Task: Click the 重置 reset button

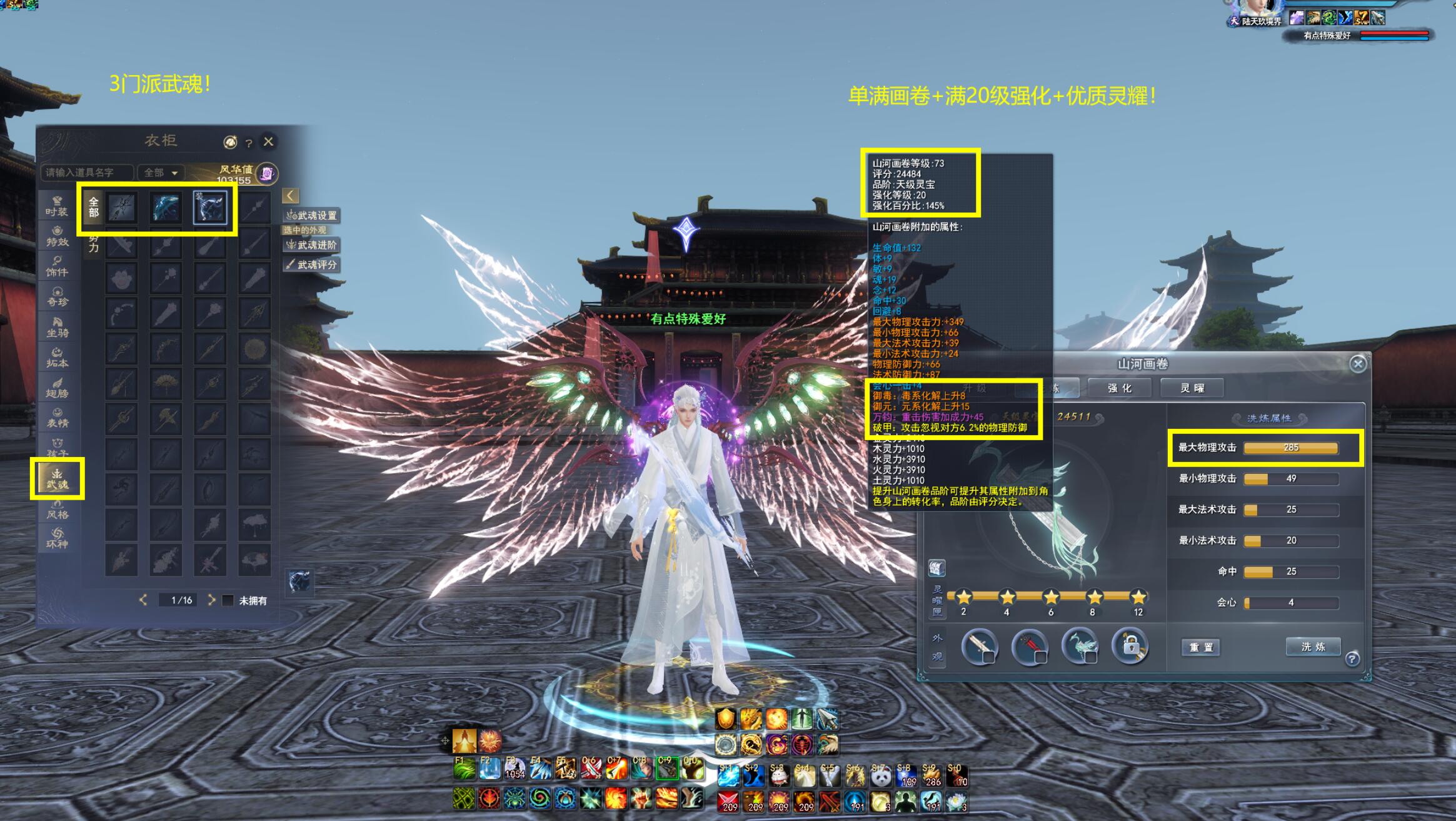Action: [x=1200, y=647]
